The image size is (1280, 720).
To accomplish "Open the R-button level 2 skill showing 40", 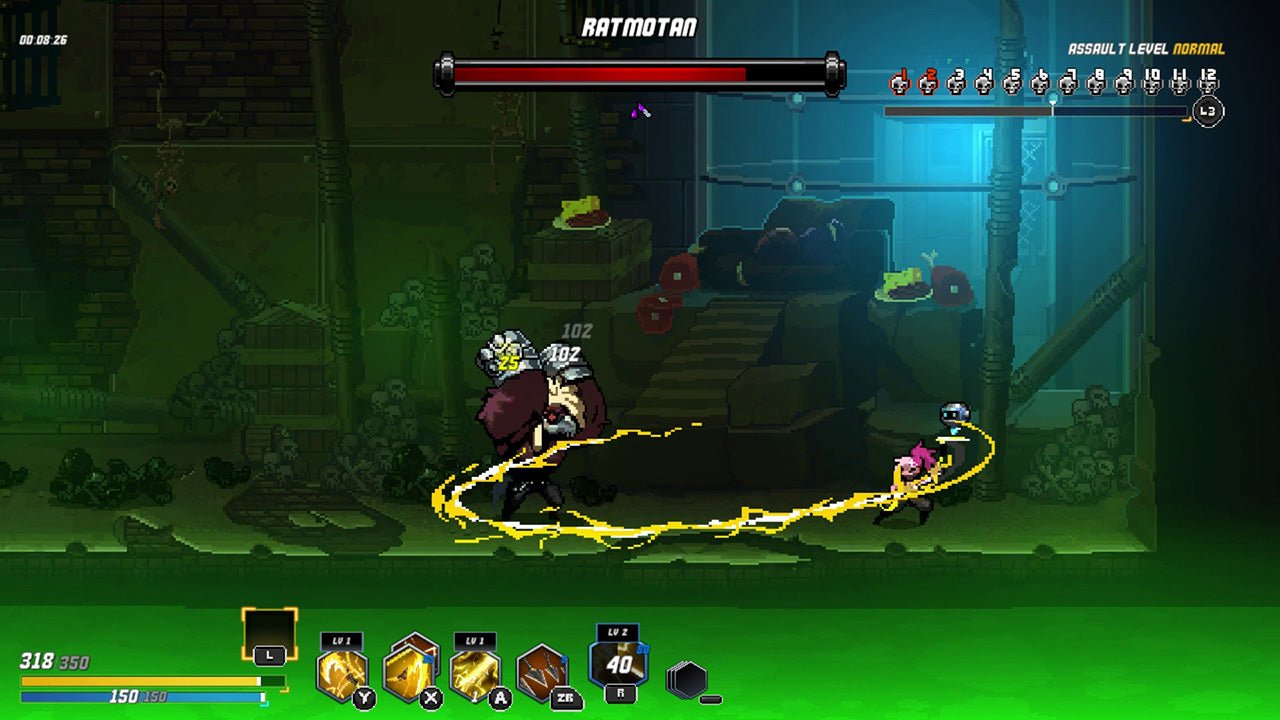I will click(617, 663).
